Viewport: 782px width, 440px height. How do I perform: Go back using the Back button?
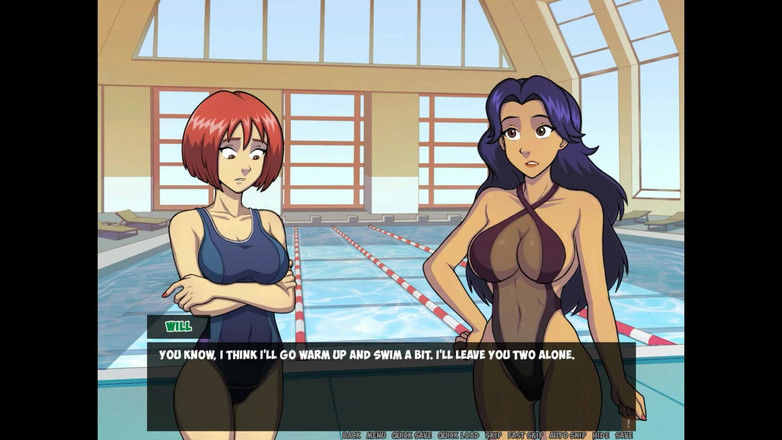click(351, 435)
